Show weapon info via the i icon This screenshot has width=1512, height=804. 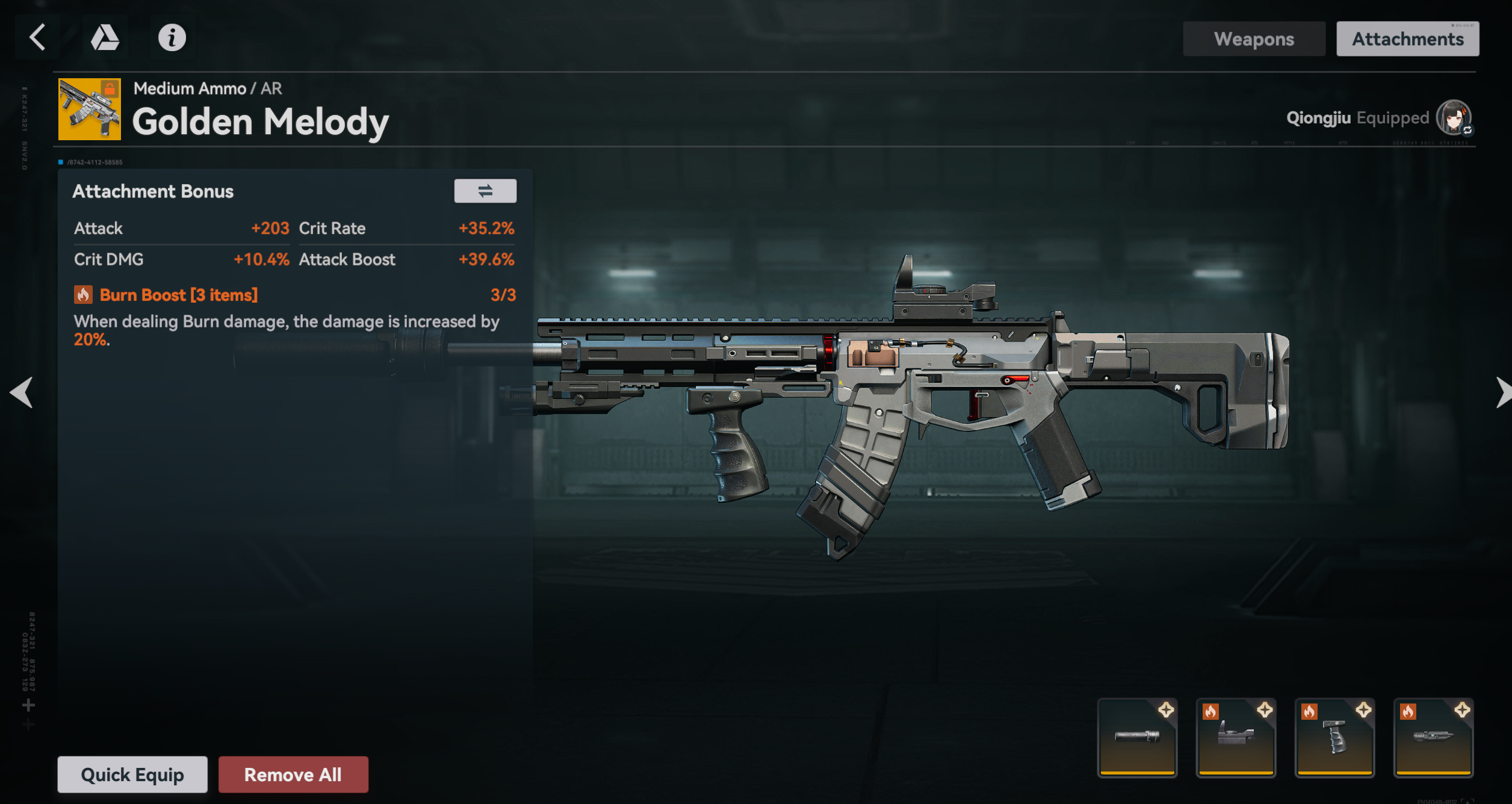click(172, 37)
